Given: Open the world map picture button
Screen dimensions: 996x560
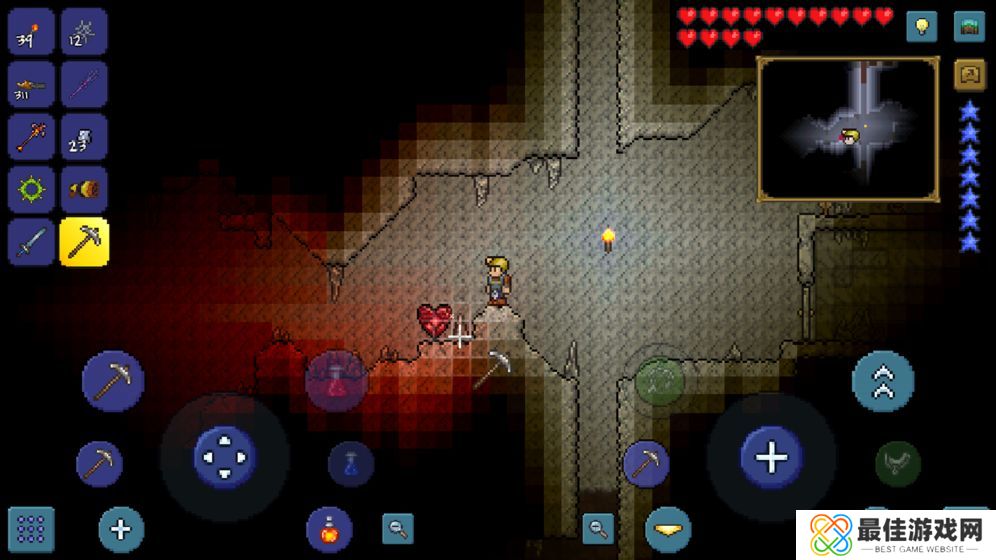Looking at the screenshot, I should click(969, 27).
